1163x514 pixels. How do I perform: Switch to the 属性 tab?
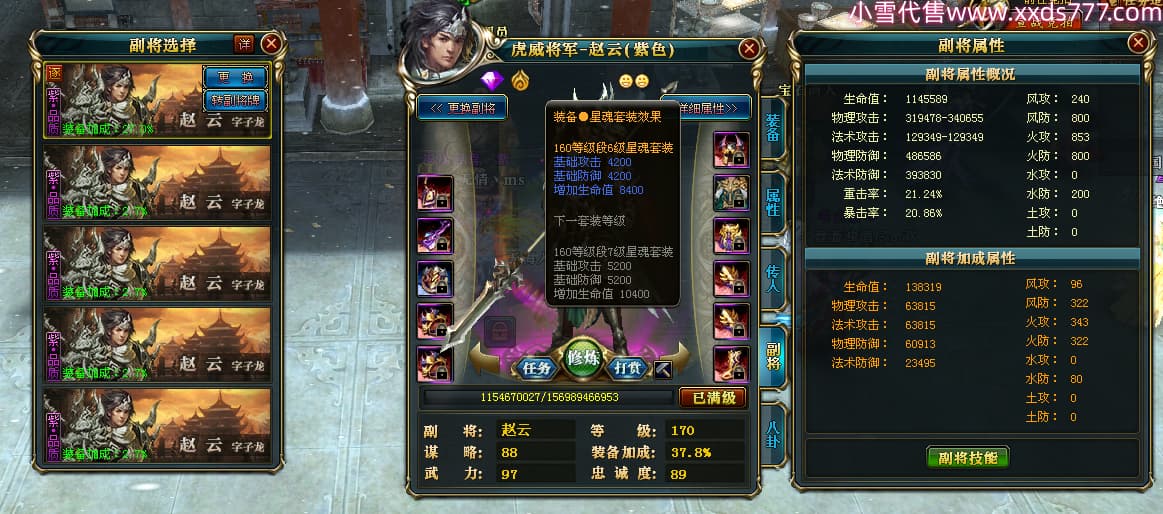[x=773, y=200]
